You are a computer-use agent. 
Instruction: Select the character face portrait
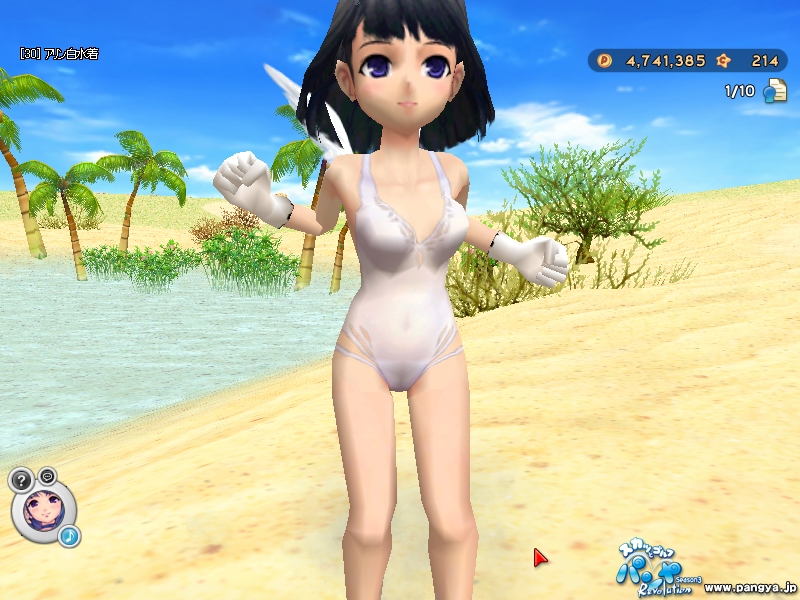pos(42,510)
